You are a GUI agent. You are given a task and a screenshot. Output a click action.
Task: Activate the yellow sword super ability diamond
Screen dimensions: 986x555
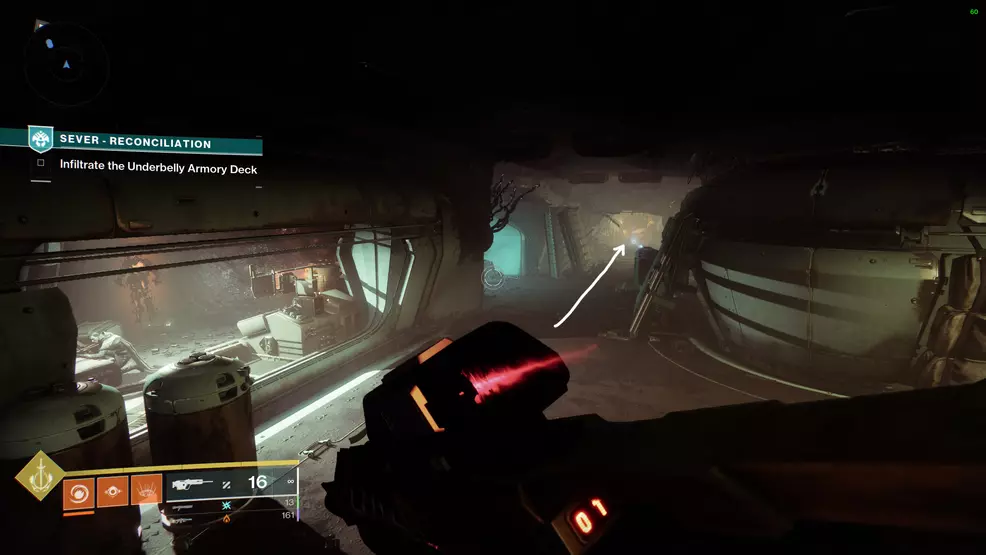39,479
